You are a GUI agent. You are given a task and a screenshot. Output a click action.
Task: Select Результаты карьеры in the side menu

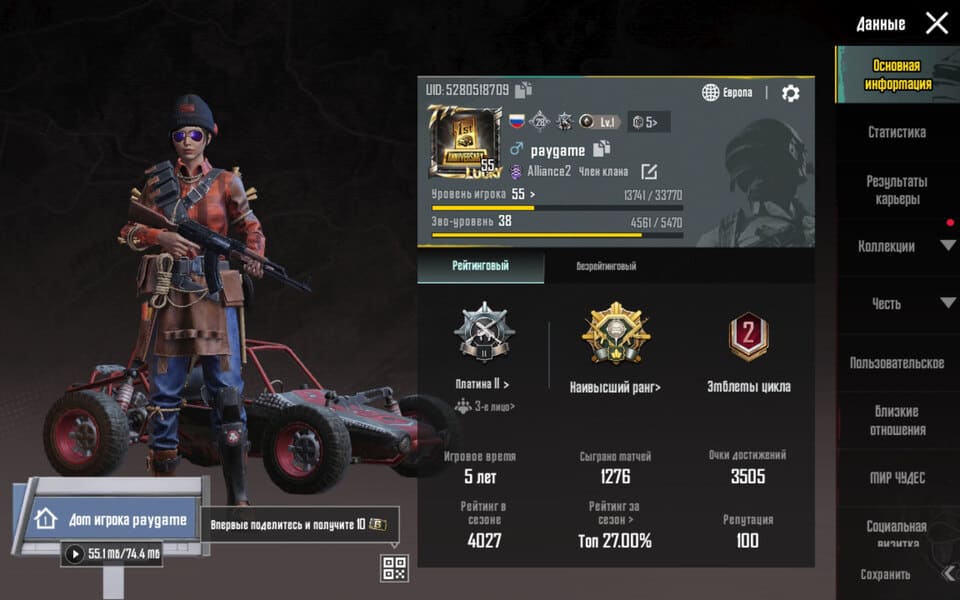[x=896, y=190]
